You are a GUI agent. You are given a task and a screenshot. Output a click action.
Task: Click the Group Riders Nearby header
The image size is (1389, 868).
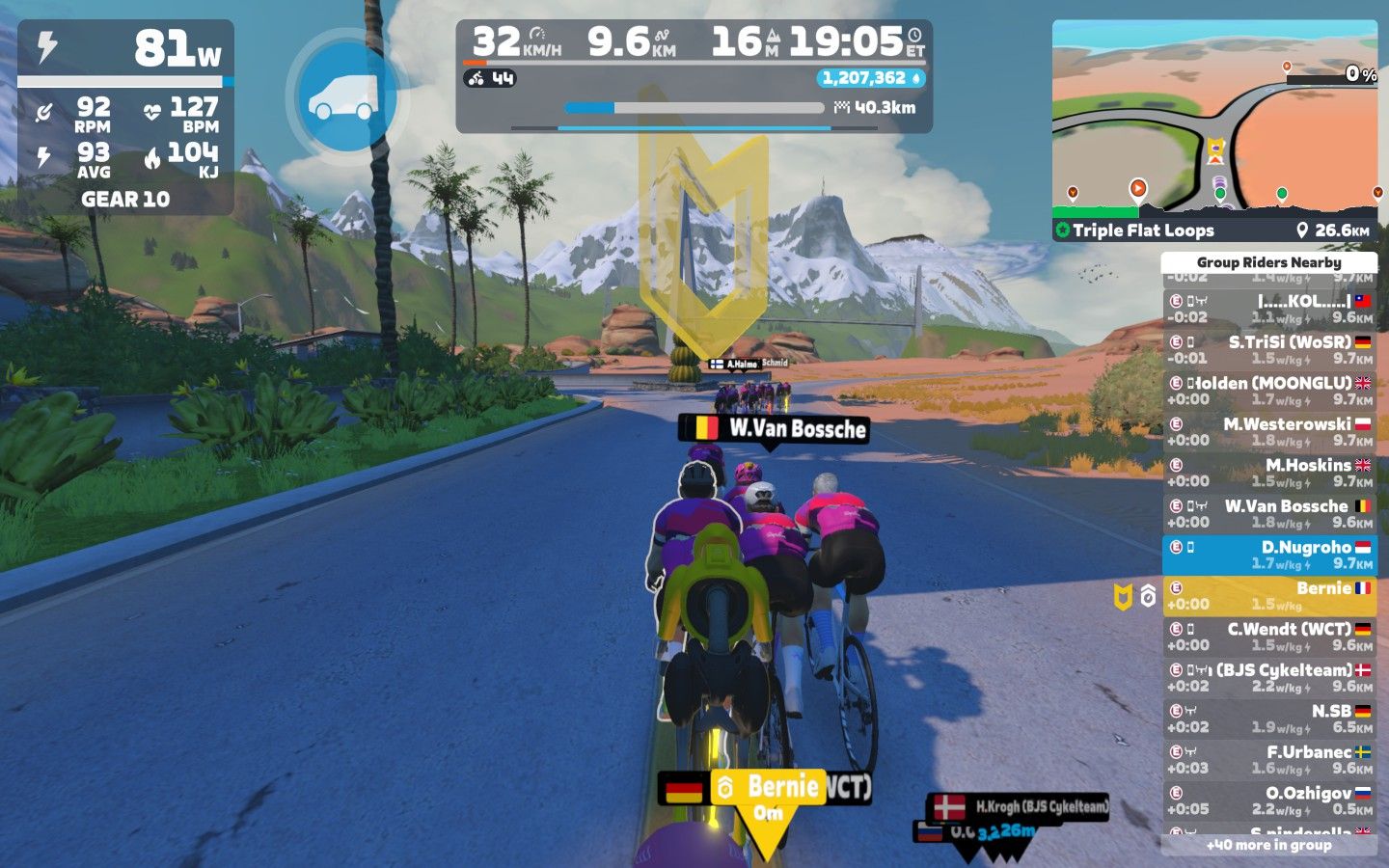pos(1269,262)
